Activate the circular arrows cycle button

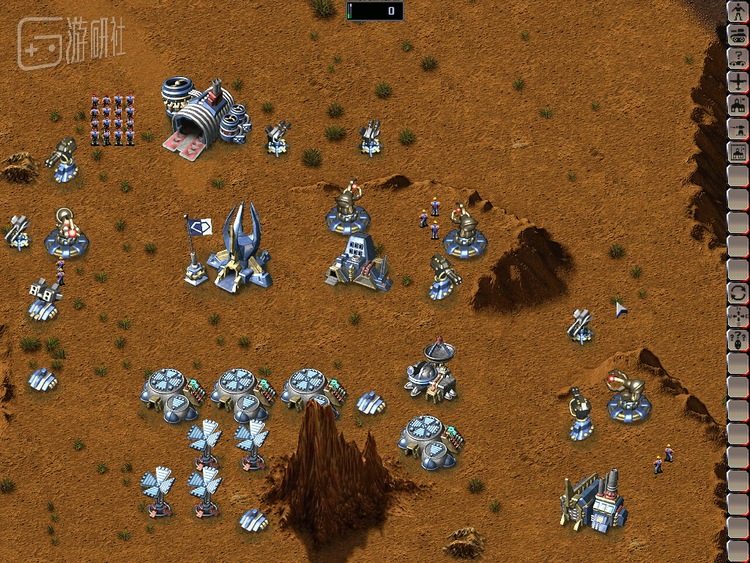[738, 292]
